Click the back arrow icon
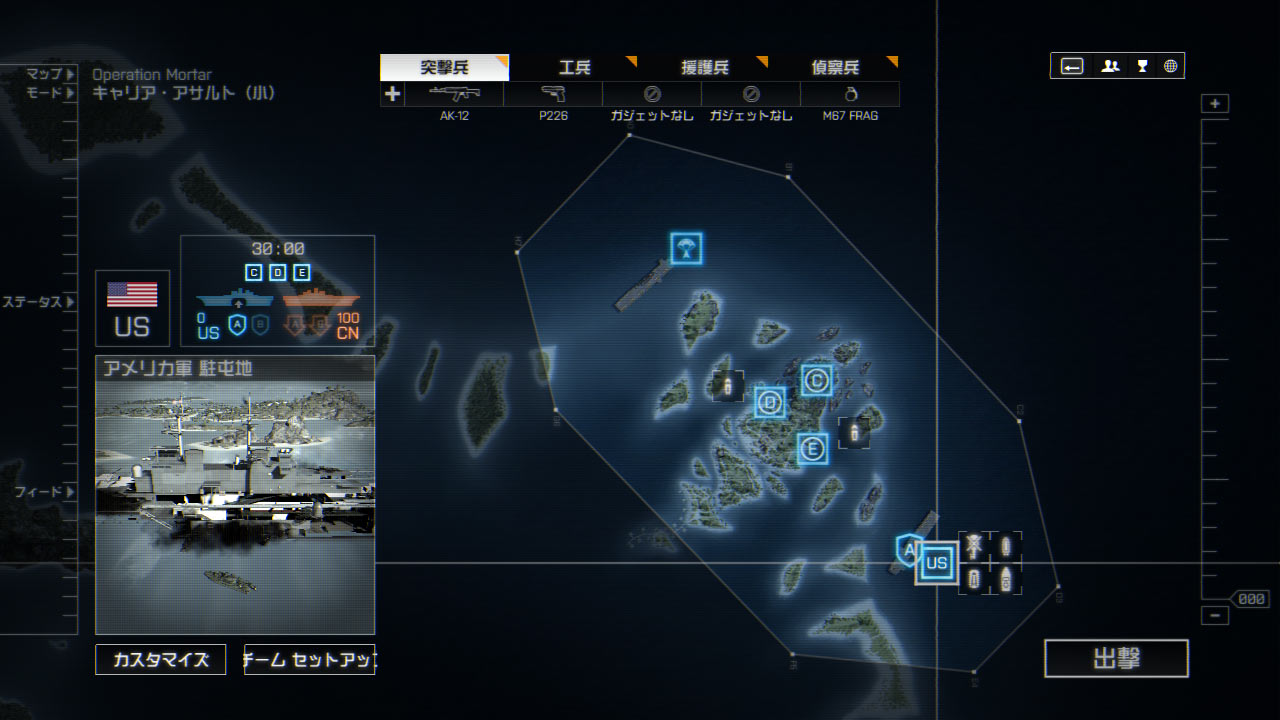 pos(1072,66)
